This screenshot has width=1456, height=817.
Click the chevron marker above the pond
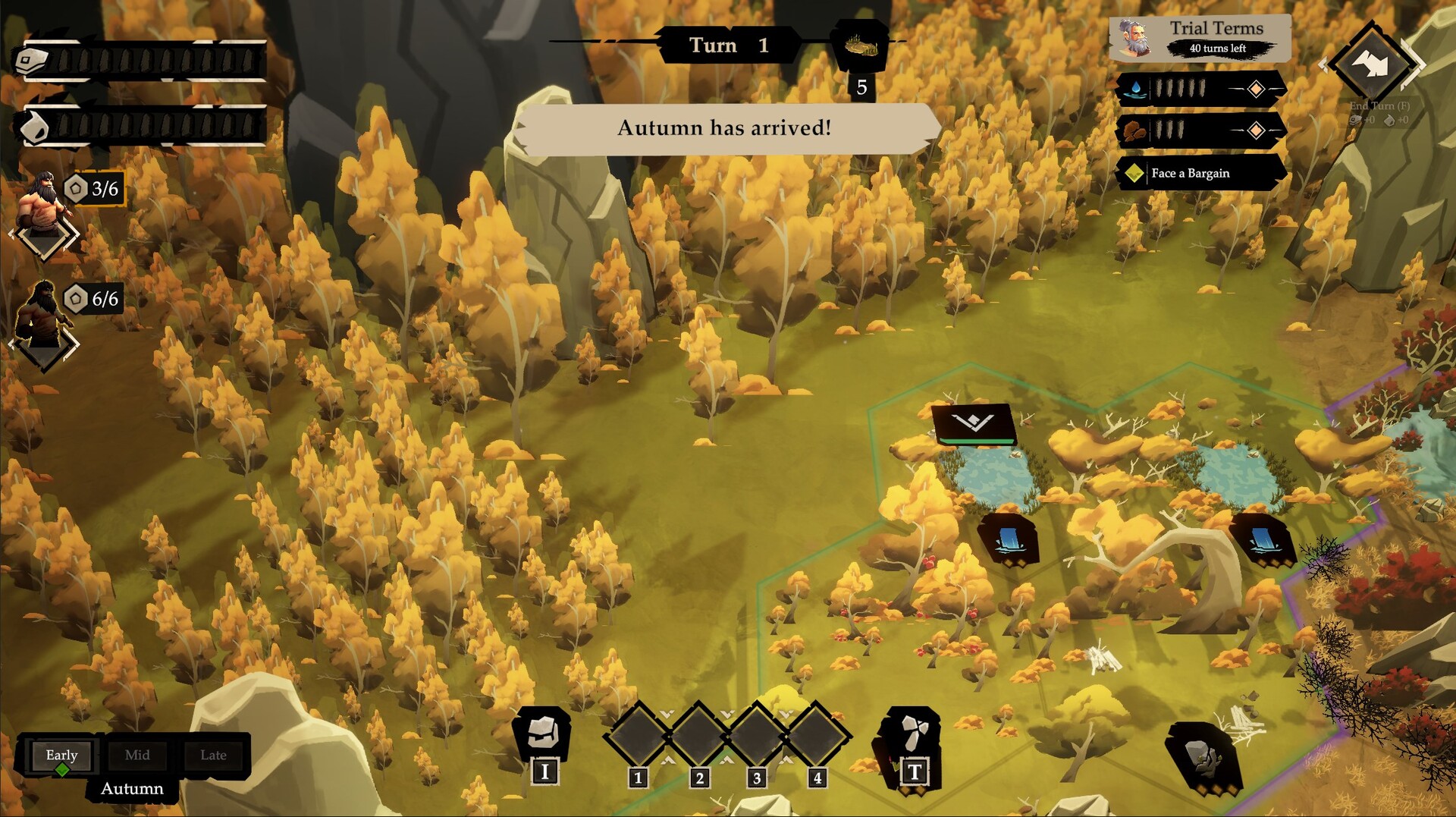[974, 423]
